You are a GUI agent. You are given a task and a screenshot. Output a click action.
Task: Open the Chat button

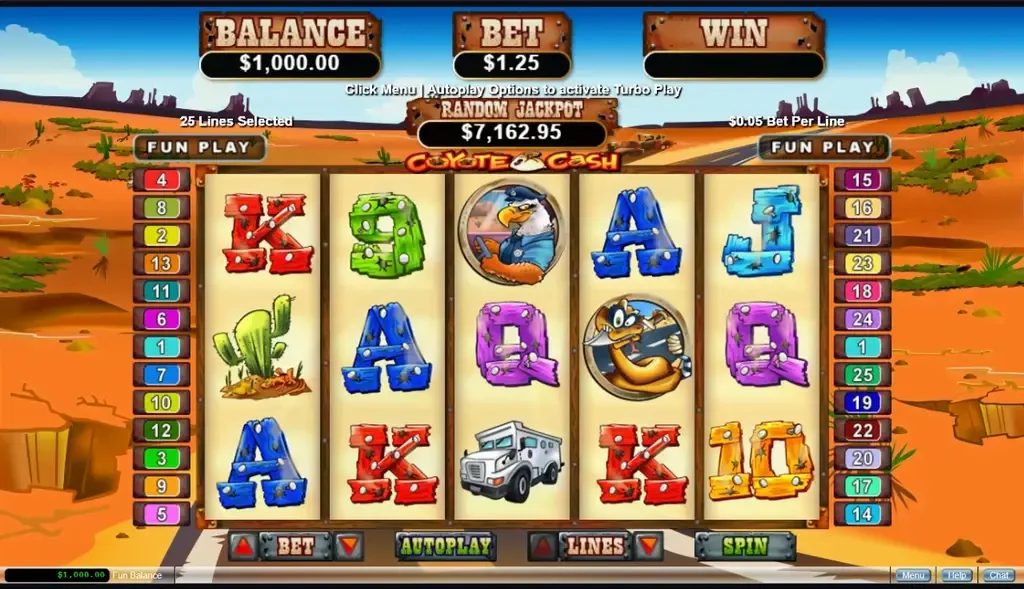pos(998,575)
